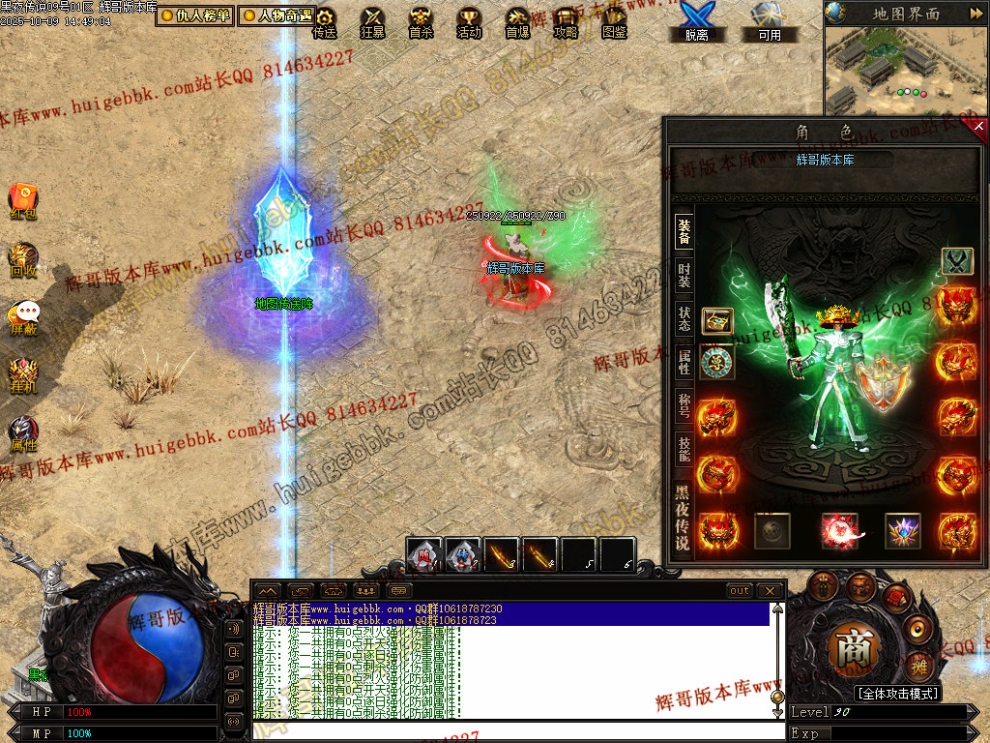990x743 pixels.
Task: Toggle the 挂机 auto-battle icon
Action: point(23,374)
